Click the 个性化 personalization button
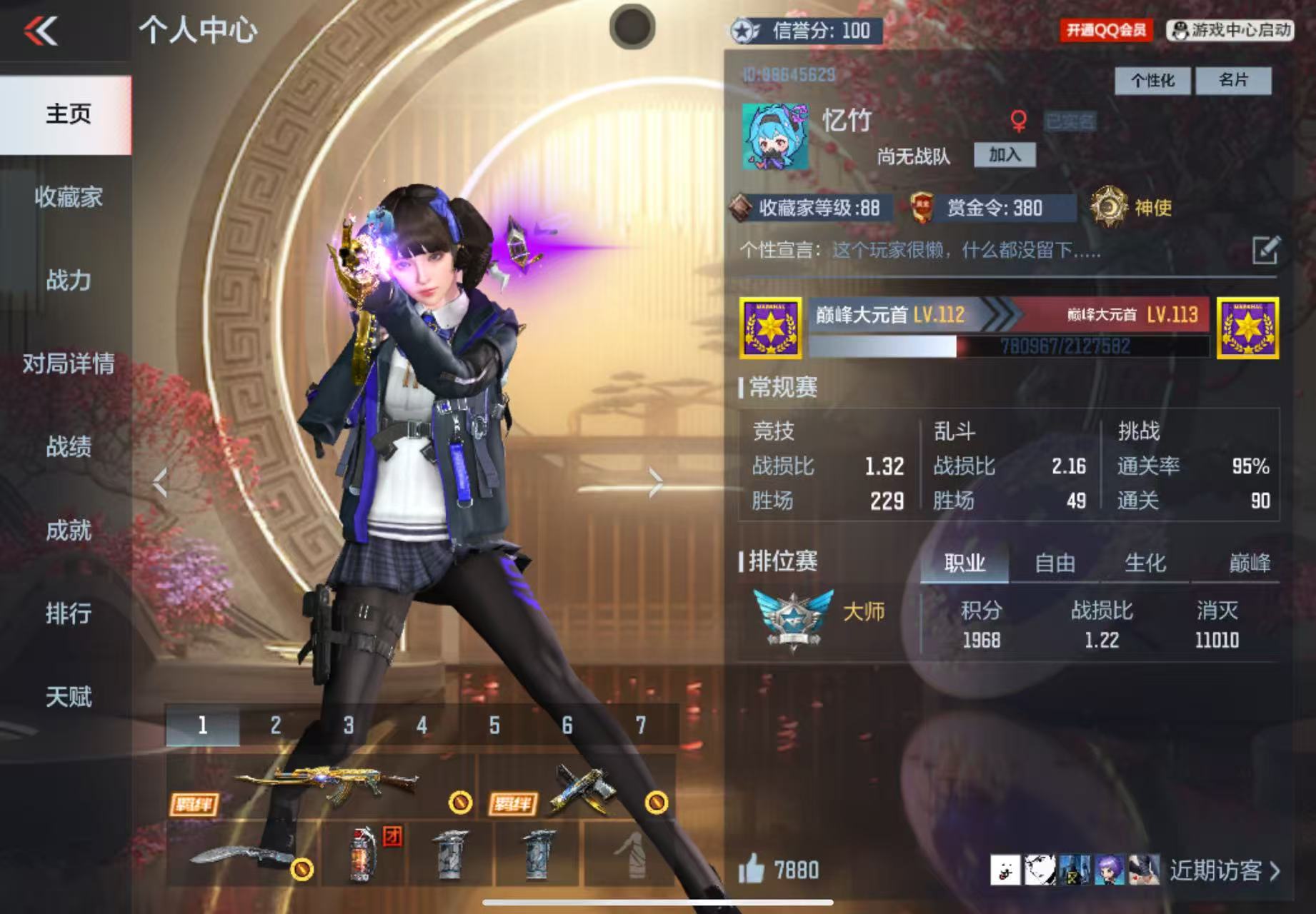 (x=1152, y=81)
